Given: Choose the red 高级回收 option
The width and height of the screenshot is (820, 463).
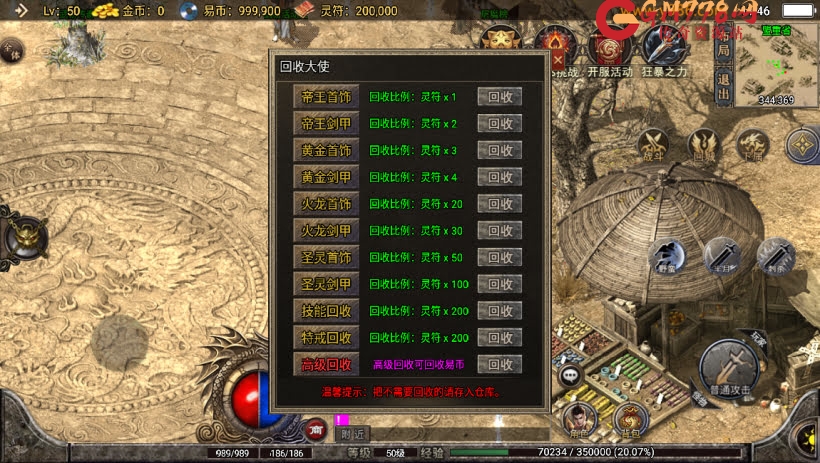Looking at the screenshot, I should coord(327,365).
